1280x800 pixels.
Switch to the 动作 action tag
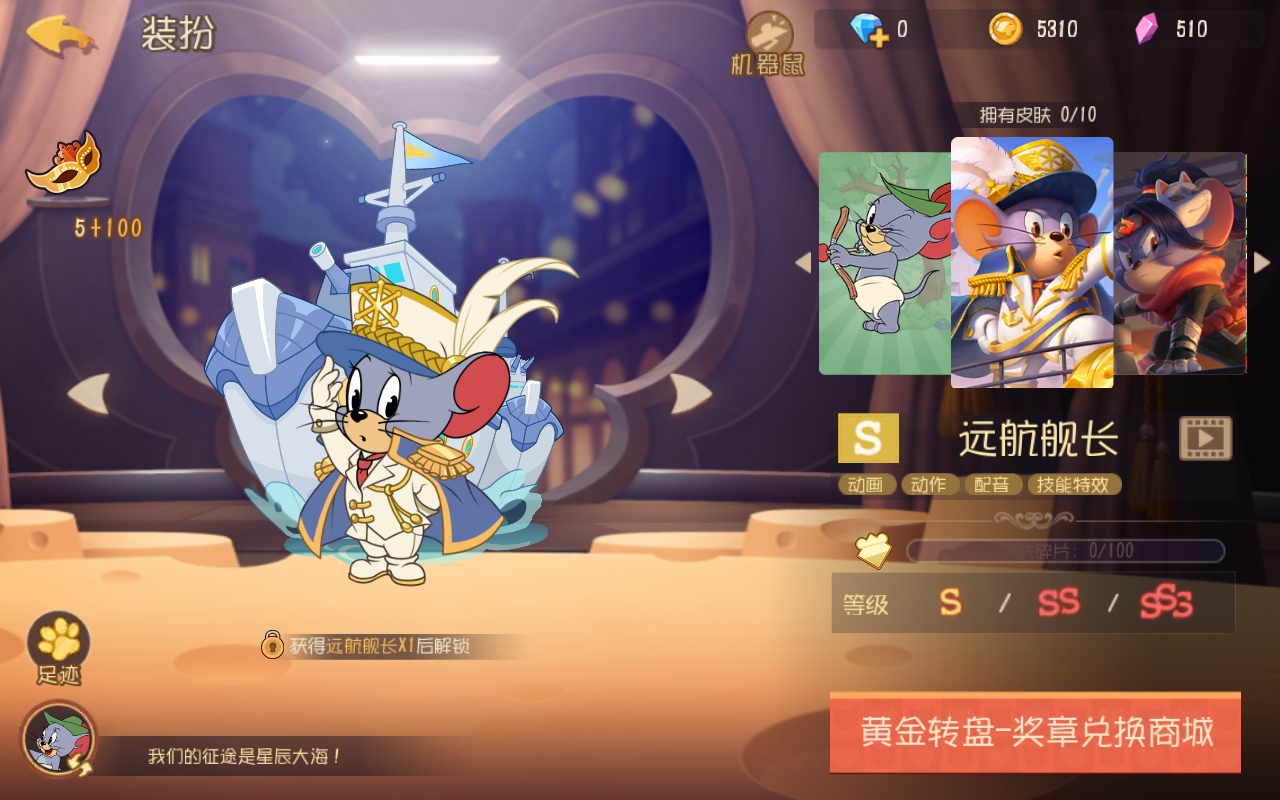[929, 484]
